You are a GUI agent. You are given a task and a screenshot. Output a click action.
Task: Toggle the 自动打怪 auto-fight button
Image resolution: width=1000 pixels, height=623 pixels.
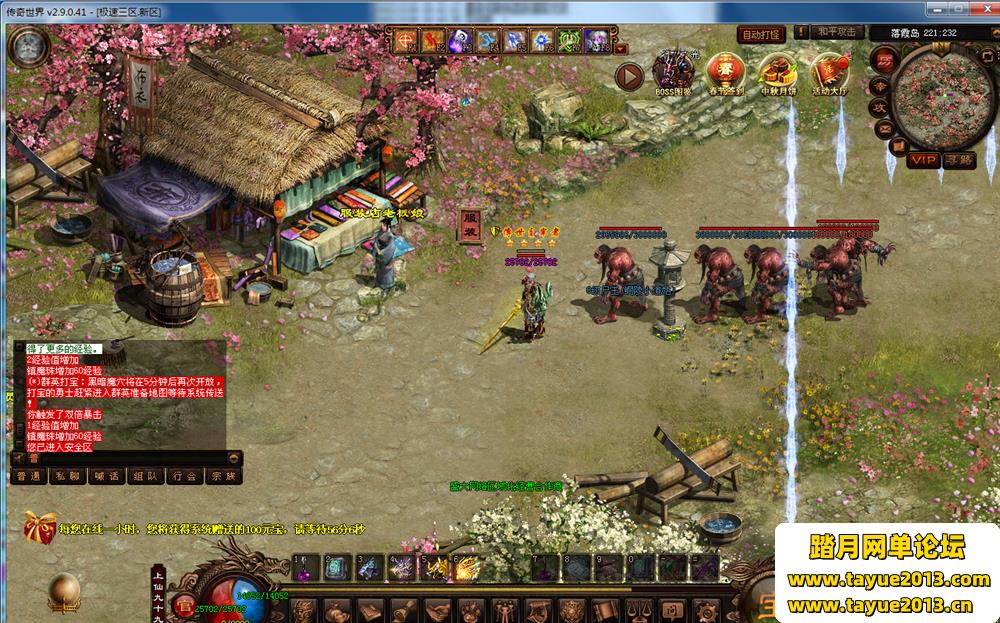(x=760, y=34)
